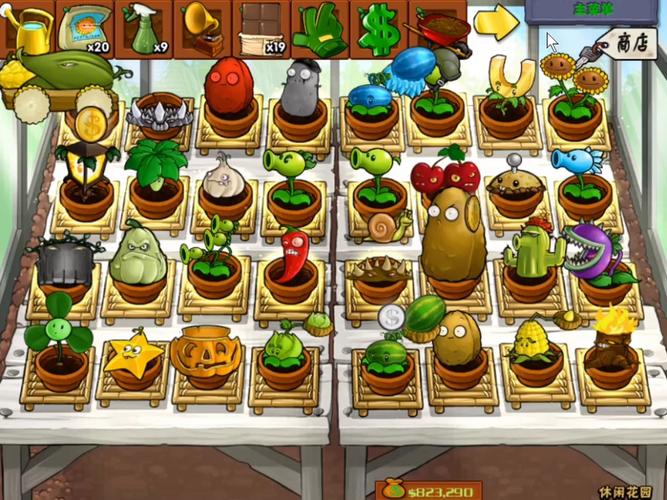667x500 pixels.
Task: Pick up the fertilizer bag
Action: (x=87, y=29)
